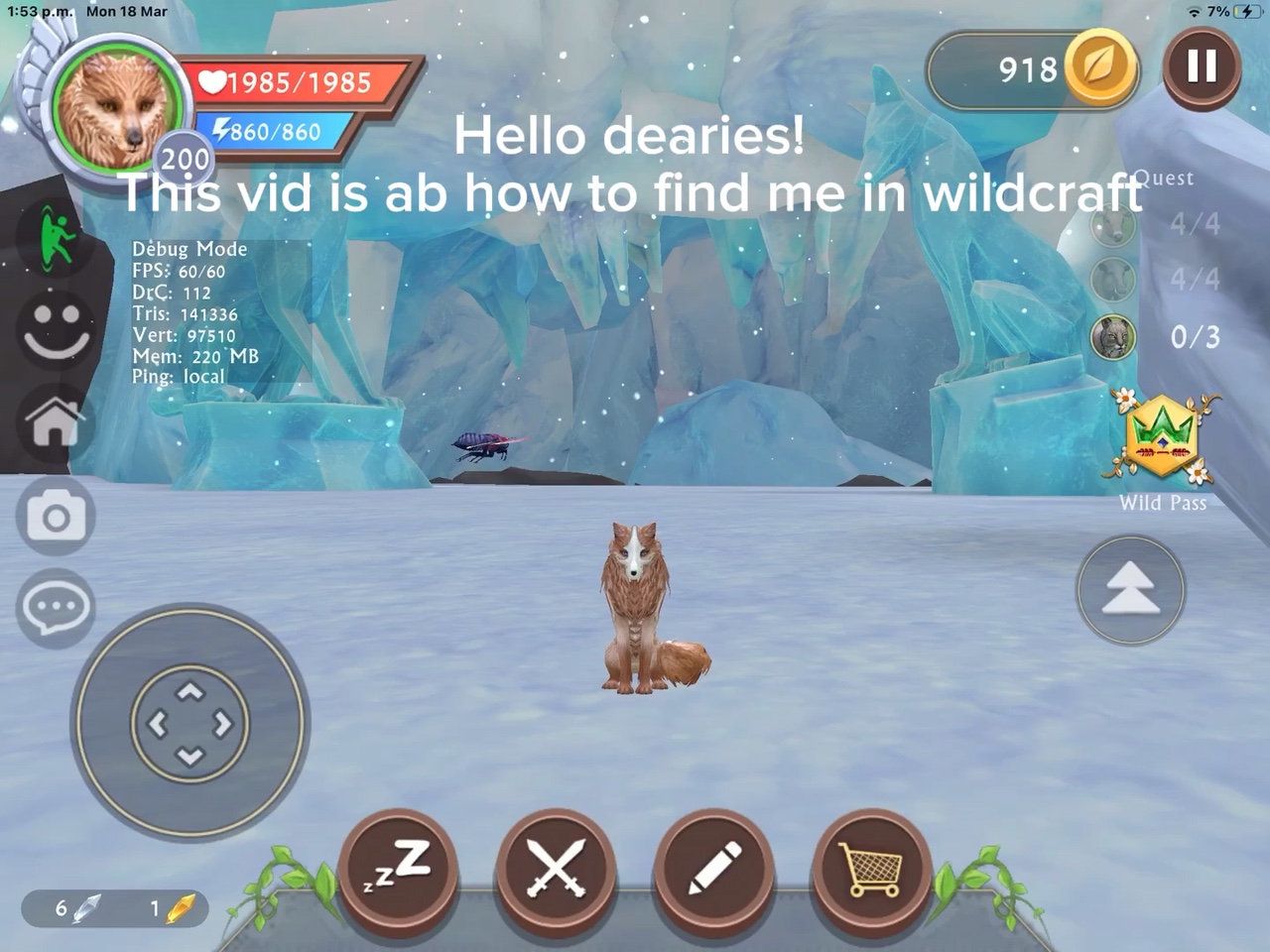Open the leaf currency balance showing 918
The image size is (1270, 952).
1032,69
